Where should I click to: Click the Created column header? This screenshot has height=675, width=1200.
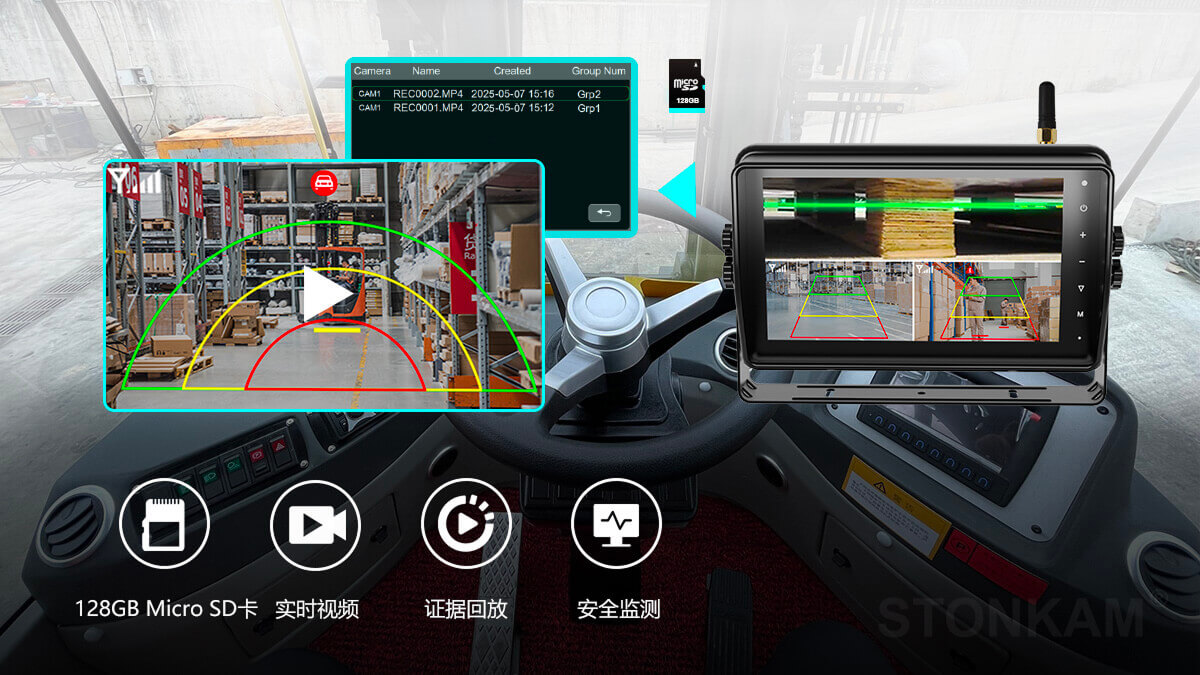(512, 72)
